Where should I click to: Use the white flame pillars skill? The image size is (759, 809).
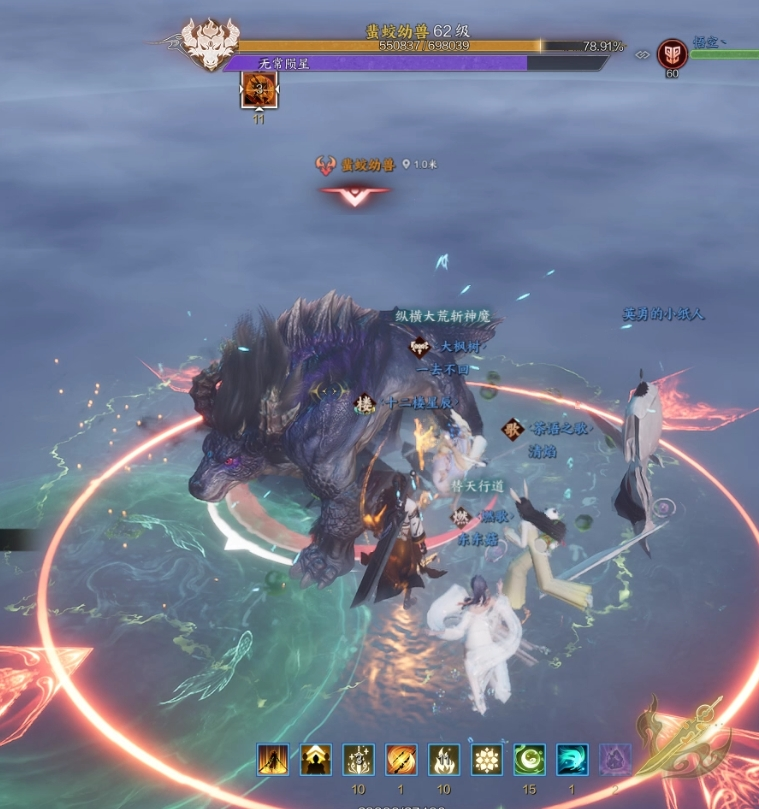click(444, 760)
